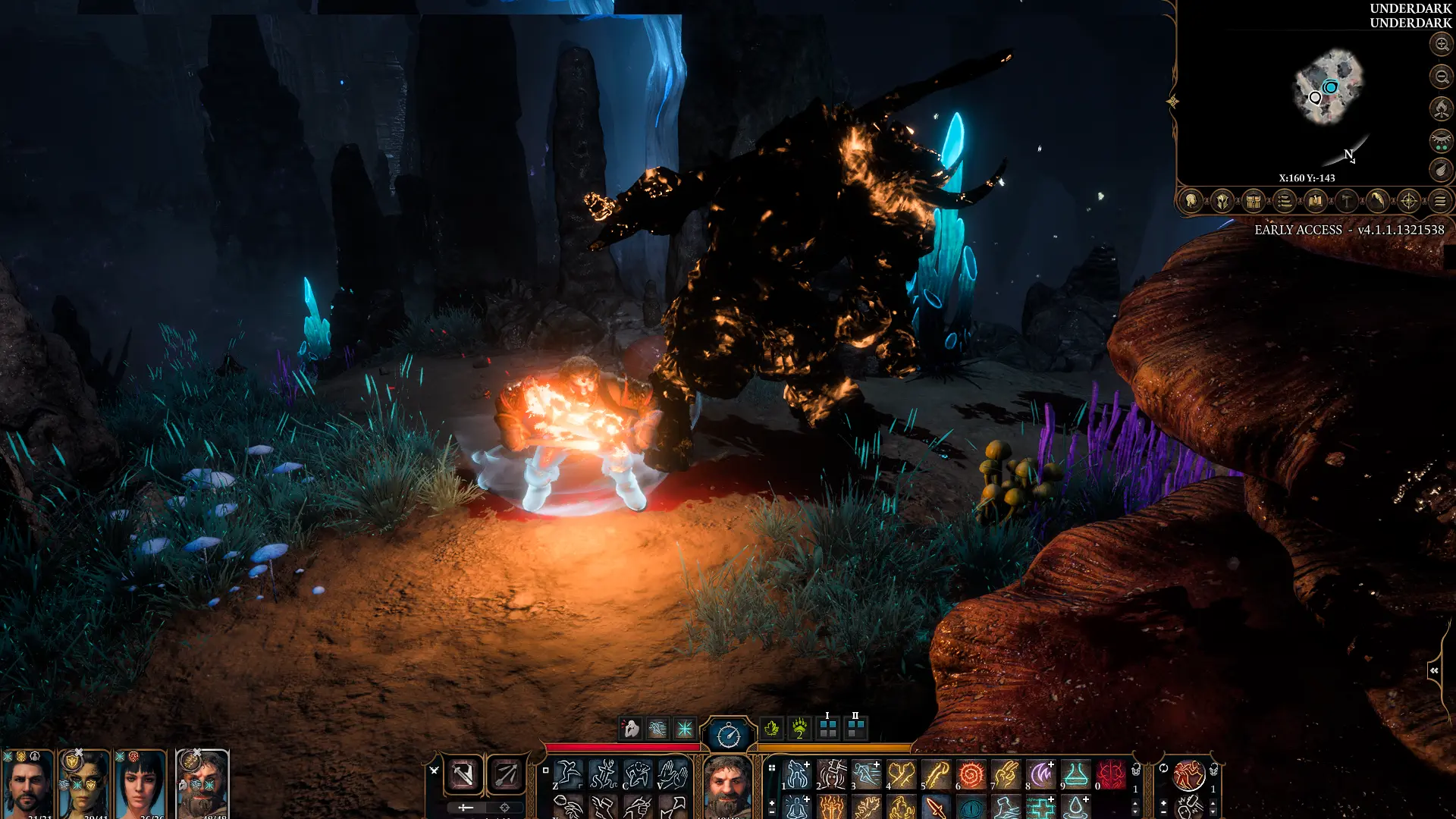
Task: Select the black-haired woman party portrait
Action: (140, 785)
